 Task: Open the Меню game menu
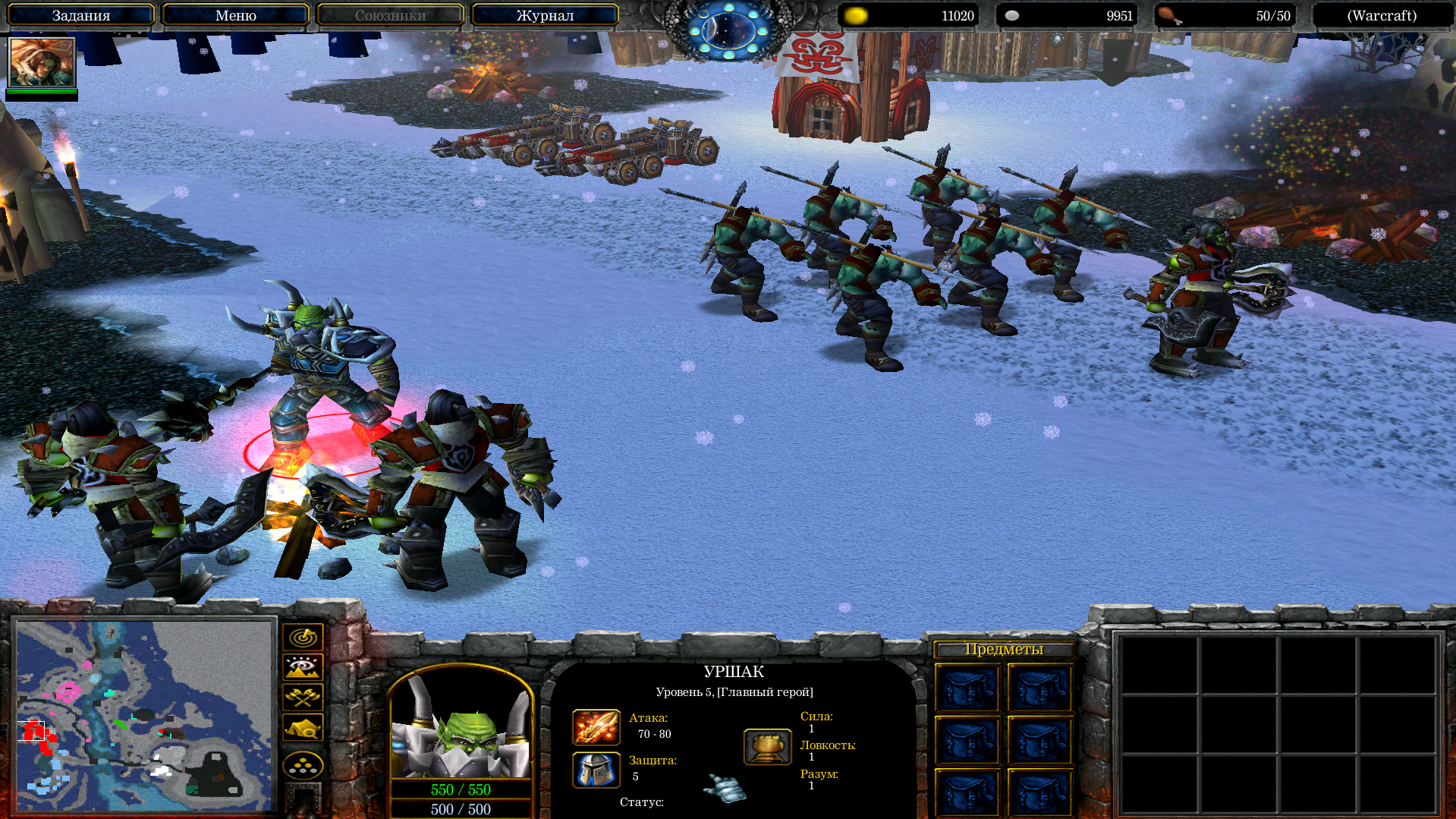click(x=235, y=15)
